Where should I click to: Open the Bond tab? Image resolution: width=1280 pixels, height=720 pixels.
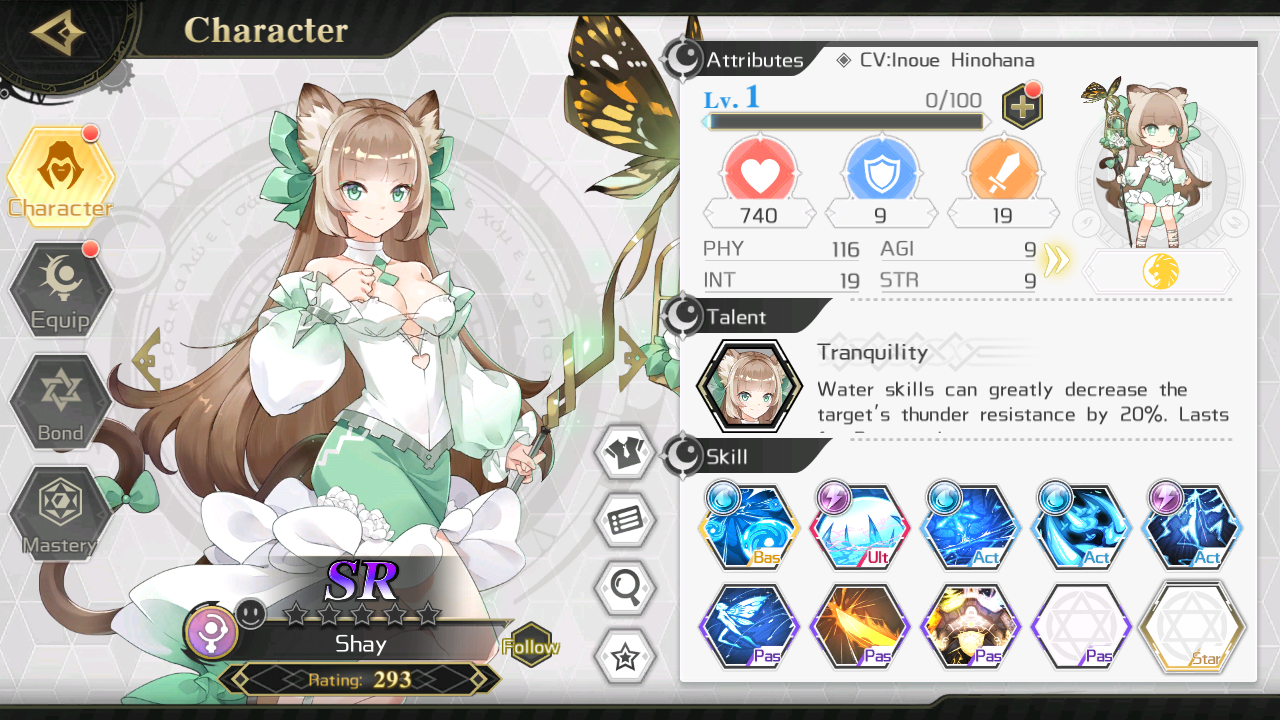(x=61, y=402)
